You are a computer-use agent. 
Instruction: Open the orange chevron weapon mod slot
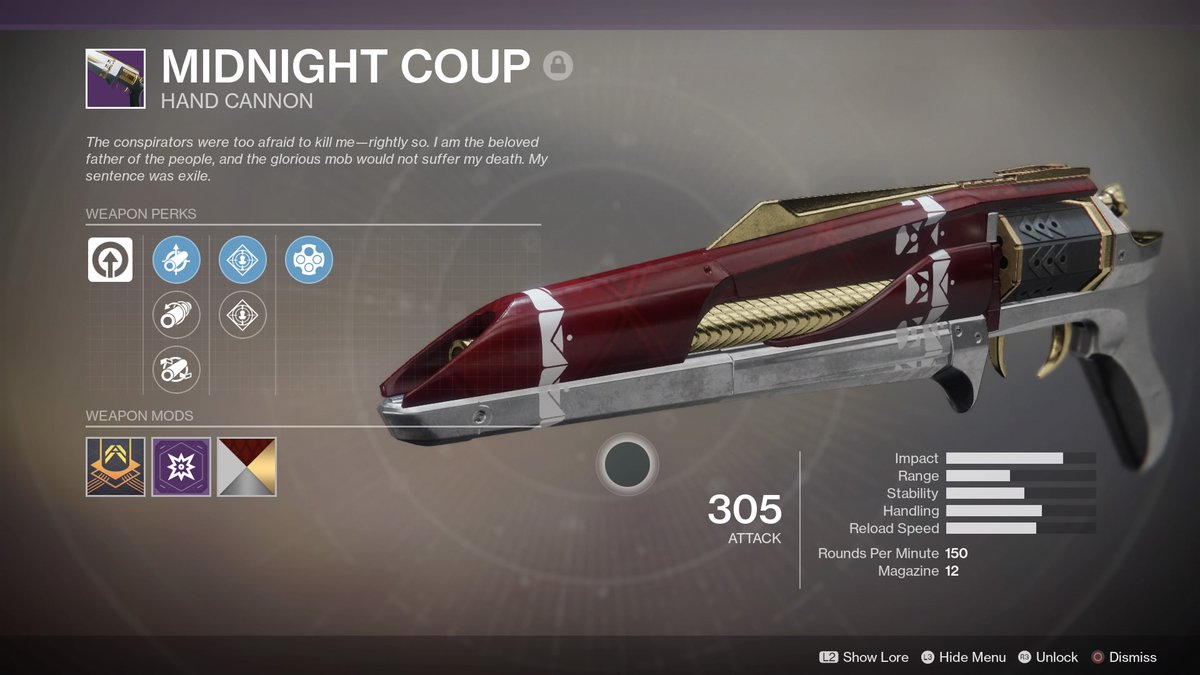tap(115, 467)
